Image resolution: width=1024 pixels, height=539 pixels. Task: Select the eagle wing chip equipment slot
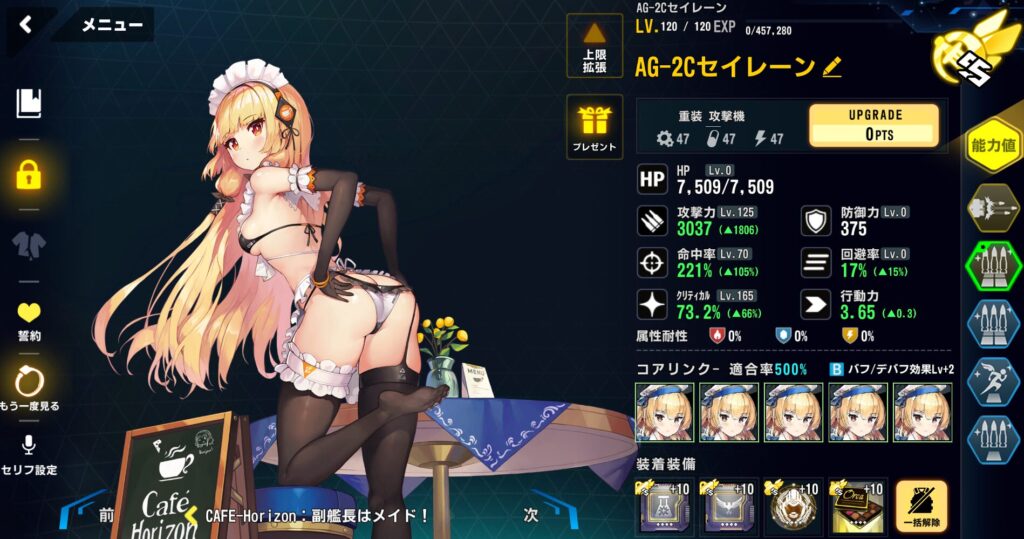point(729,507)
